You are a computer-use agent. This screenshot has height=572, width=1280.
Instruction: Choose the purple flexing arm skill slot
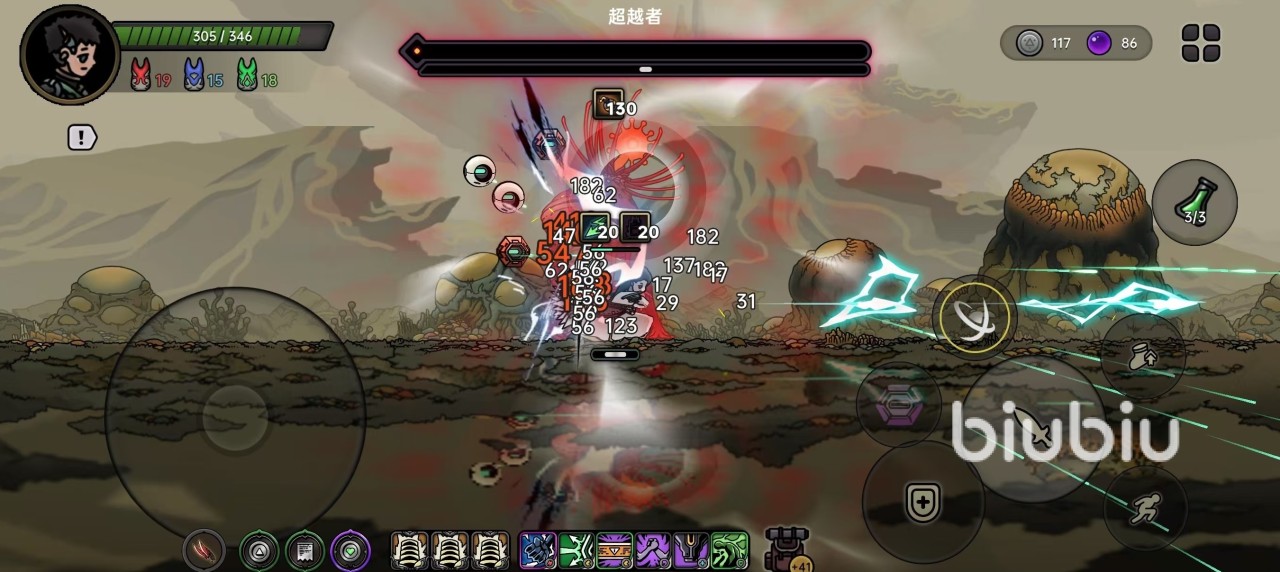[x=653, y=550]
